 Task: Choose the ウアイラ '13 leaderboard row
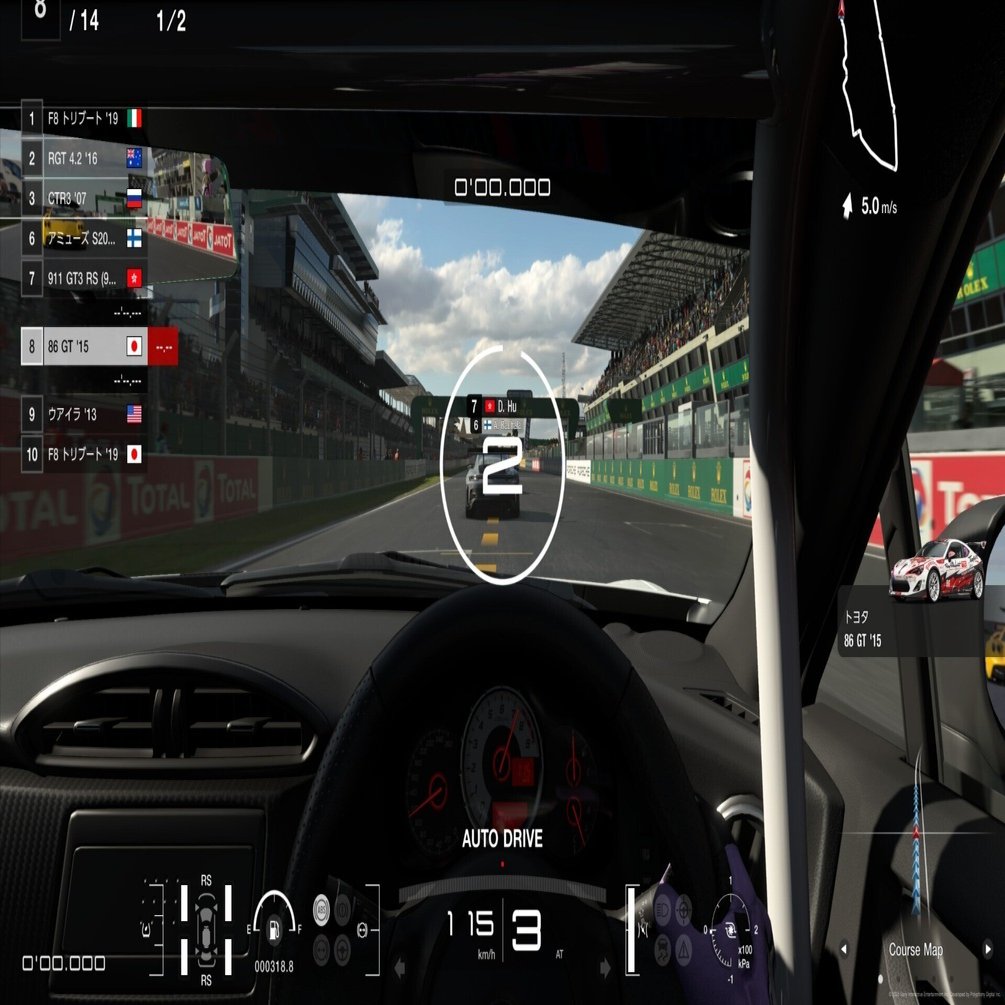[x=84, y=414]
